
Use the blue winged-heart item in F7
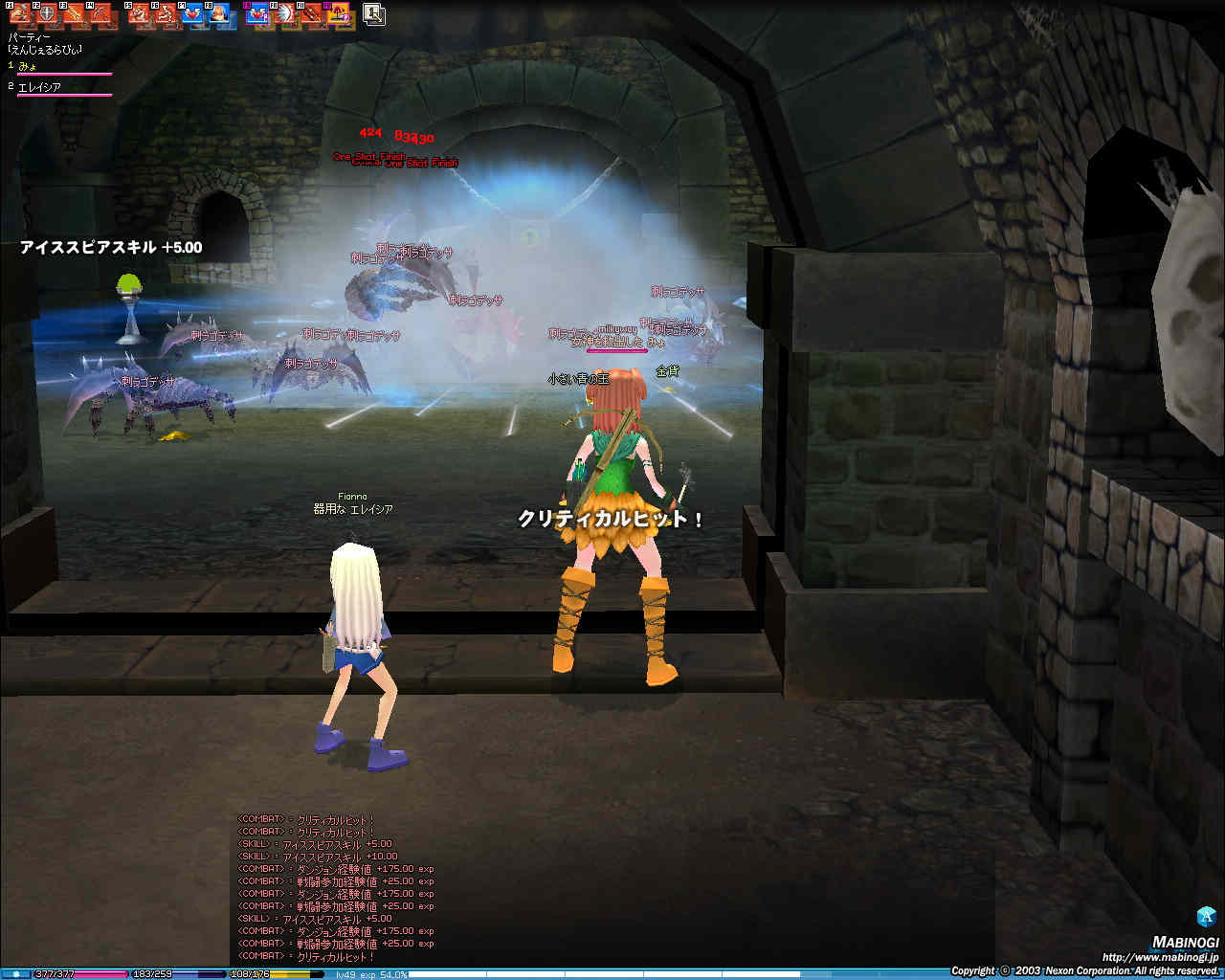193,14
